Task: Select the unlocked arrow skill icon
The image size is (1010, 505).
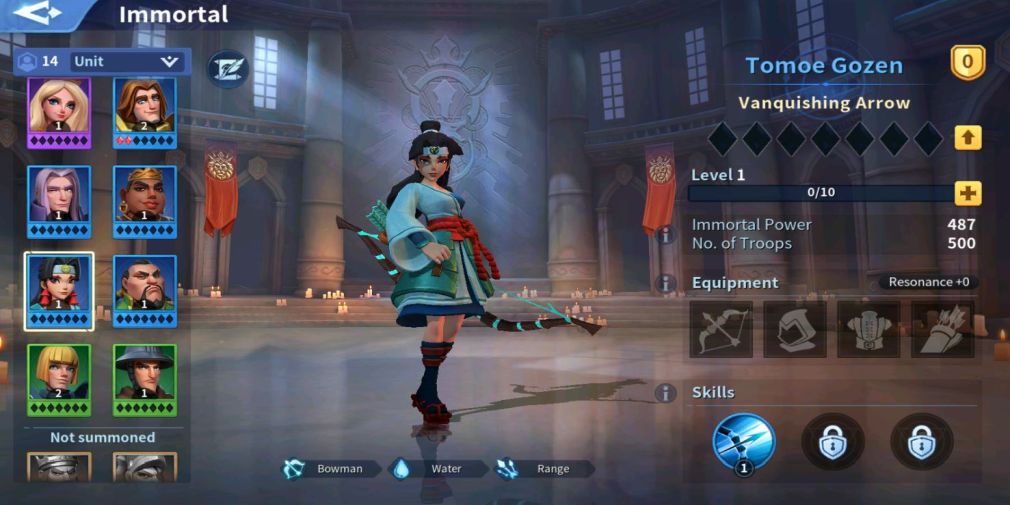Action: tap(743, 441)
